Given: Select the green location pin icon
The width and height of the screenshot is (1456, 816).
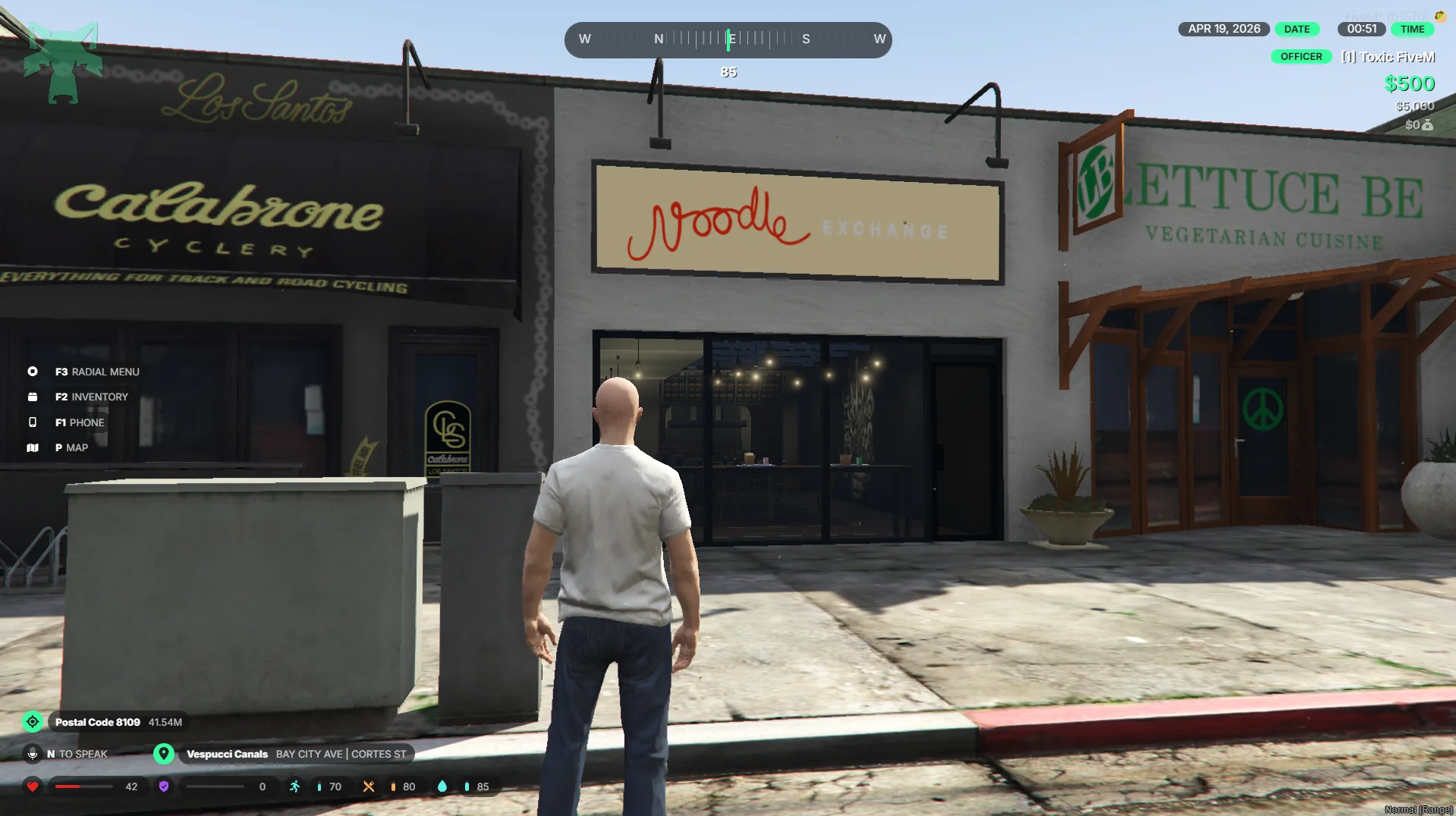Looking at the screenshot, I should tap(164, 754).
